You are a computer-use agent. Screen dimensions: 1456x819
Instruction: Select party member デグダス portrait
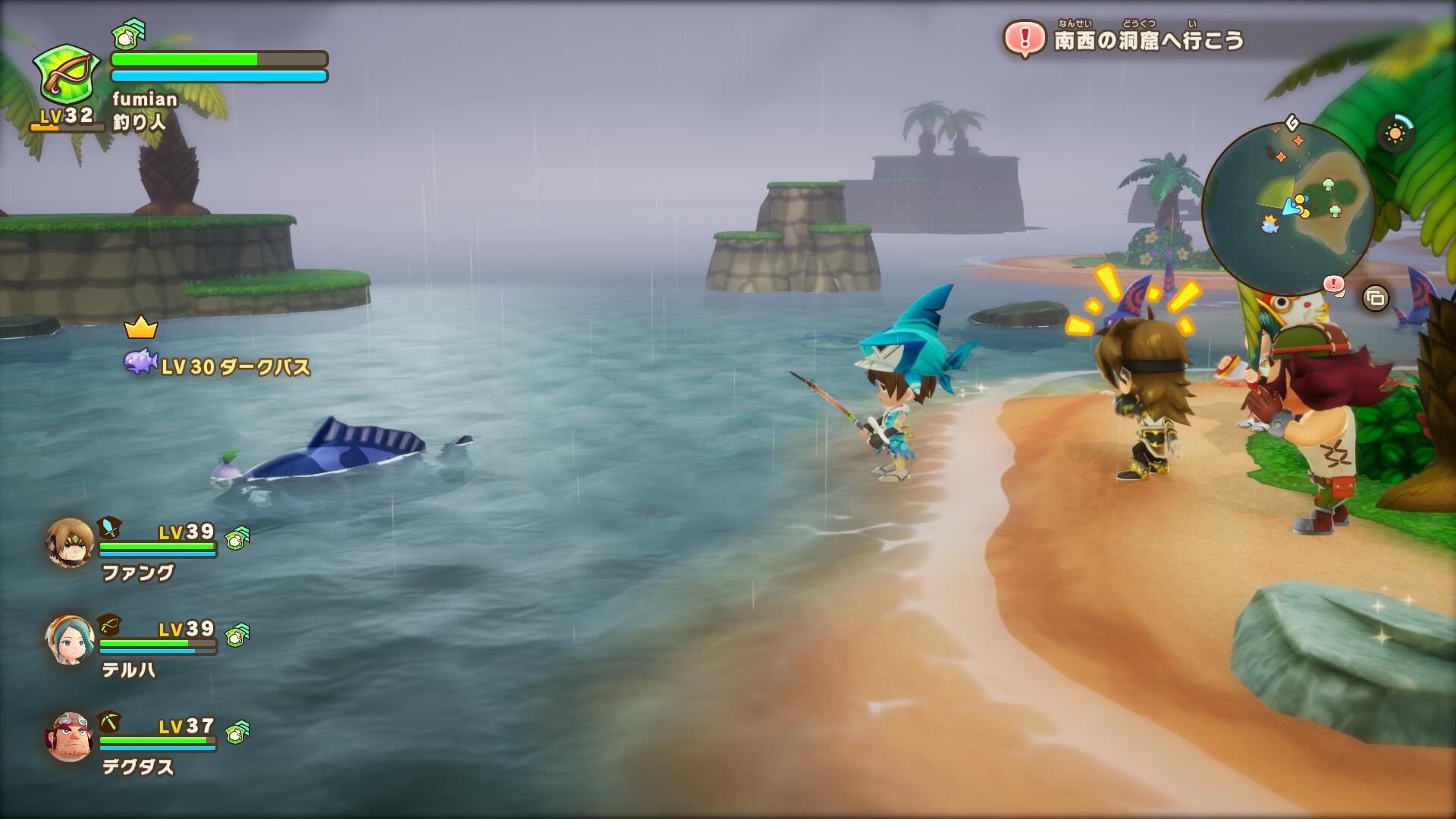[70, 737]
